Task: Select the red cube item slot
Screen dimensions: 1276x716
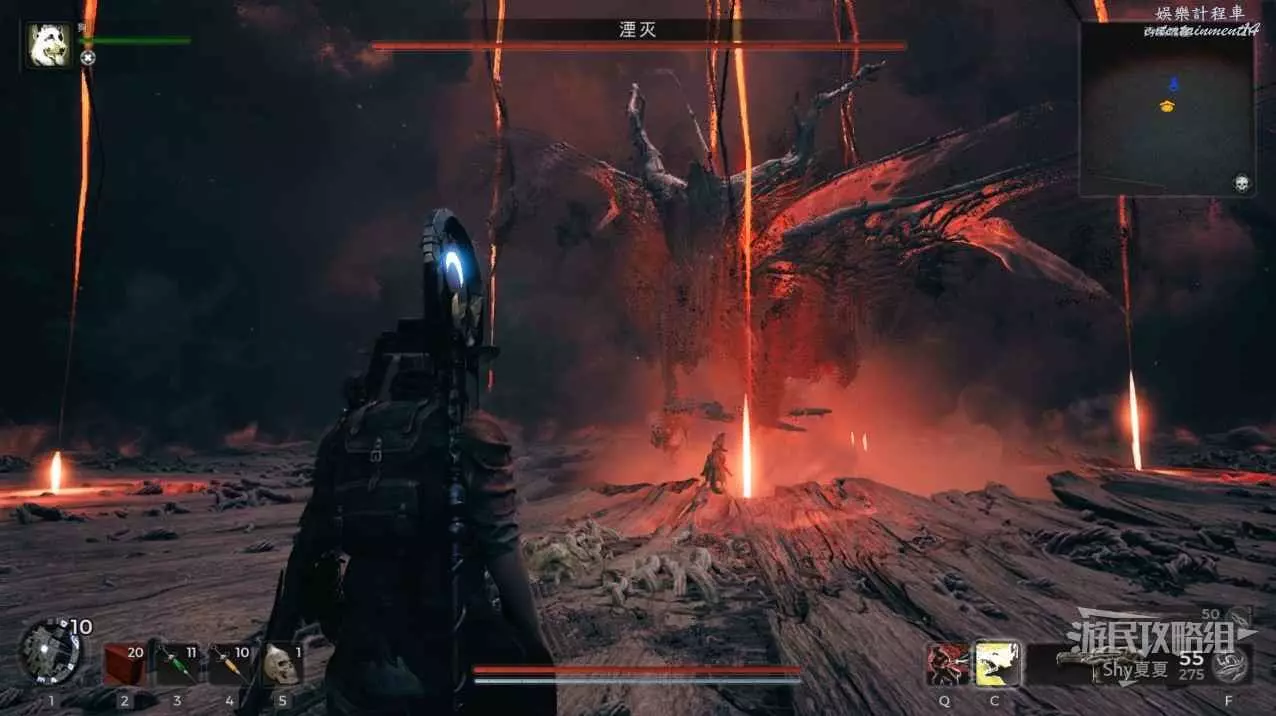Action: [124, 664]
